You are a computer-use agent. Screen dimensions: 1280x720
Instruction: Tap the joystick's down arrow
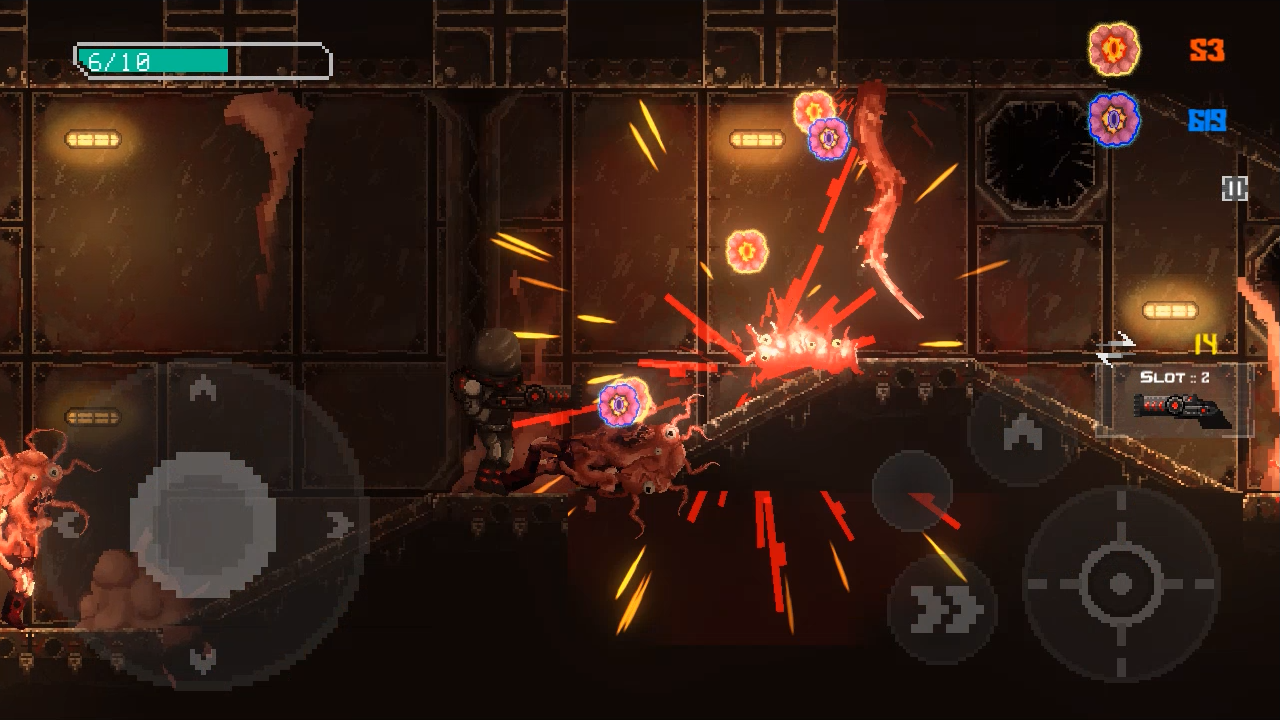(203, 657)
